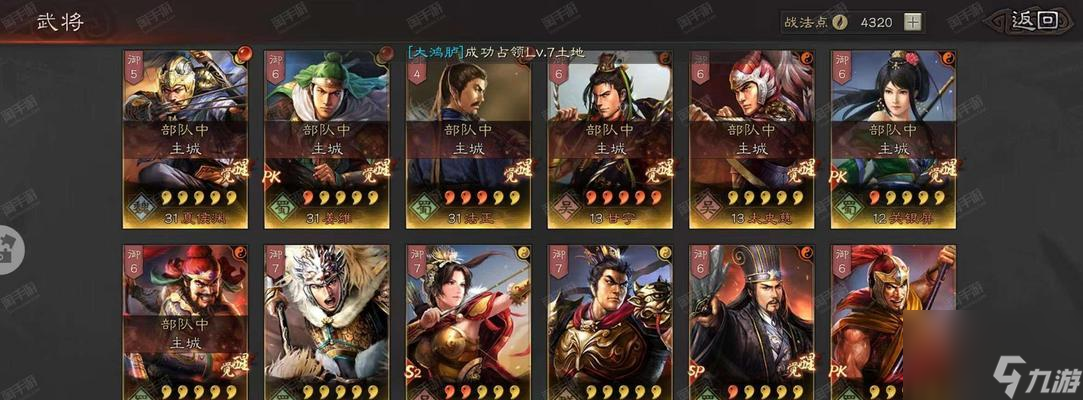Viewport: 1083px width, 400px height.
Task: Open the white-fur-helmet general card
Action: pyautogui.click(x=327, y=320)
